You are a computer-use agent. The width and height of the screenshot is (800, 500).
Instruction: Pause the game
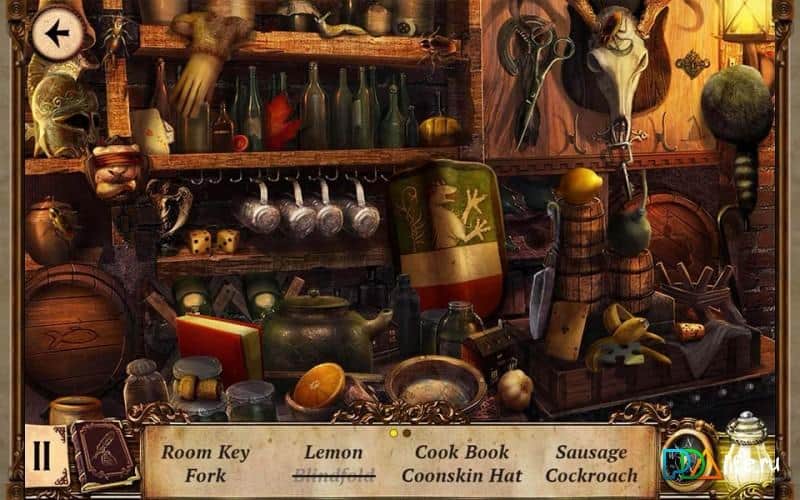point(42,455)
